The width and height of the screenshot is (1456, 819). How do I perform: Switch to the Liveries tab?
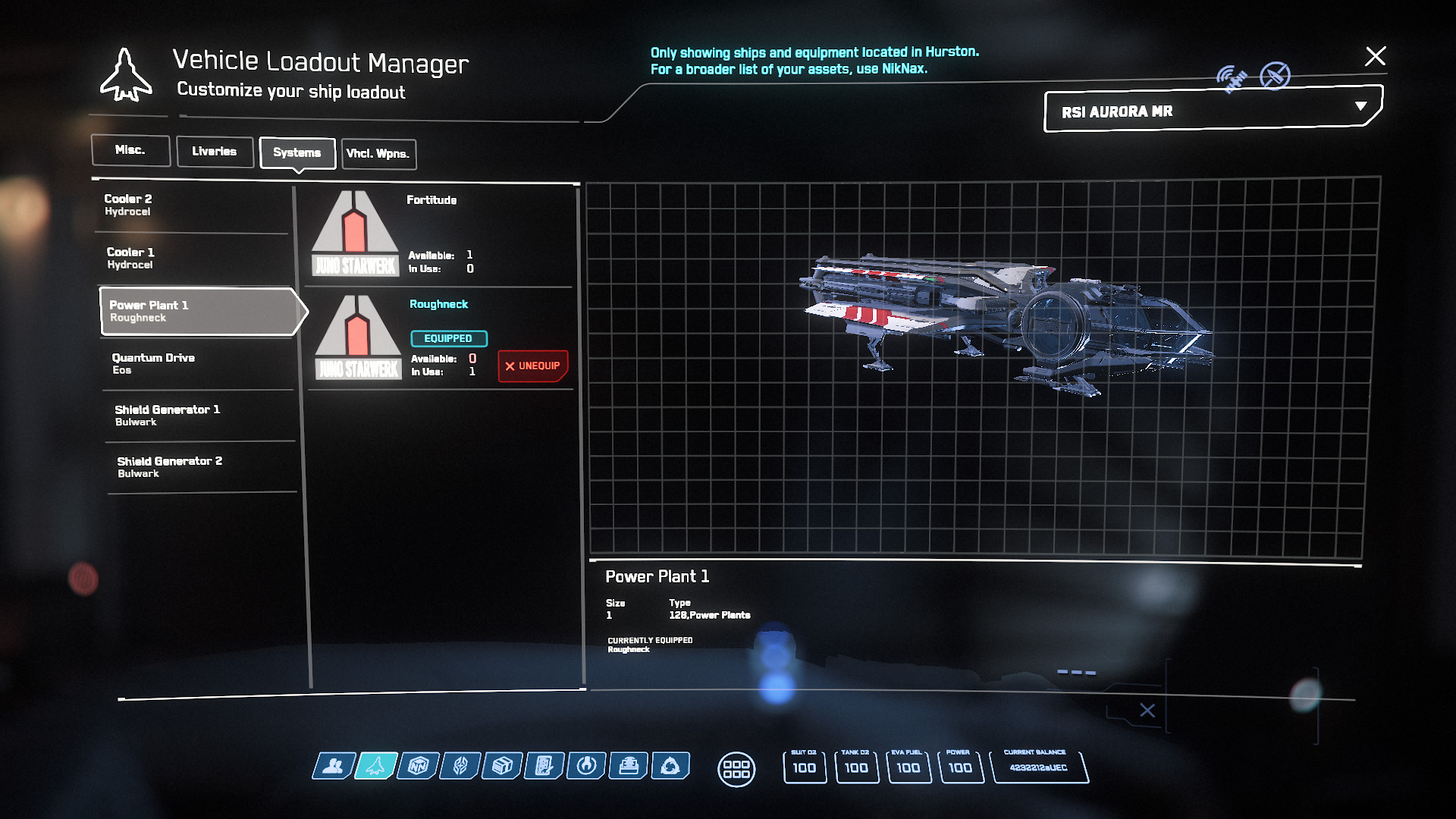click(x=215, y=151)
